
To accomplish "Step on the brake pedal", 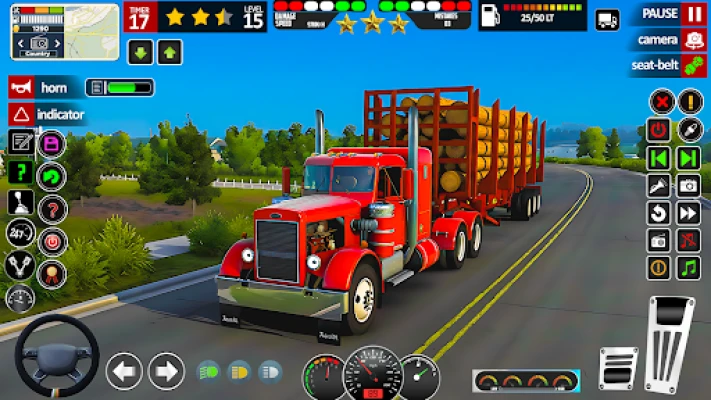I will click(x=618, y=367).
